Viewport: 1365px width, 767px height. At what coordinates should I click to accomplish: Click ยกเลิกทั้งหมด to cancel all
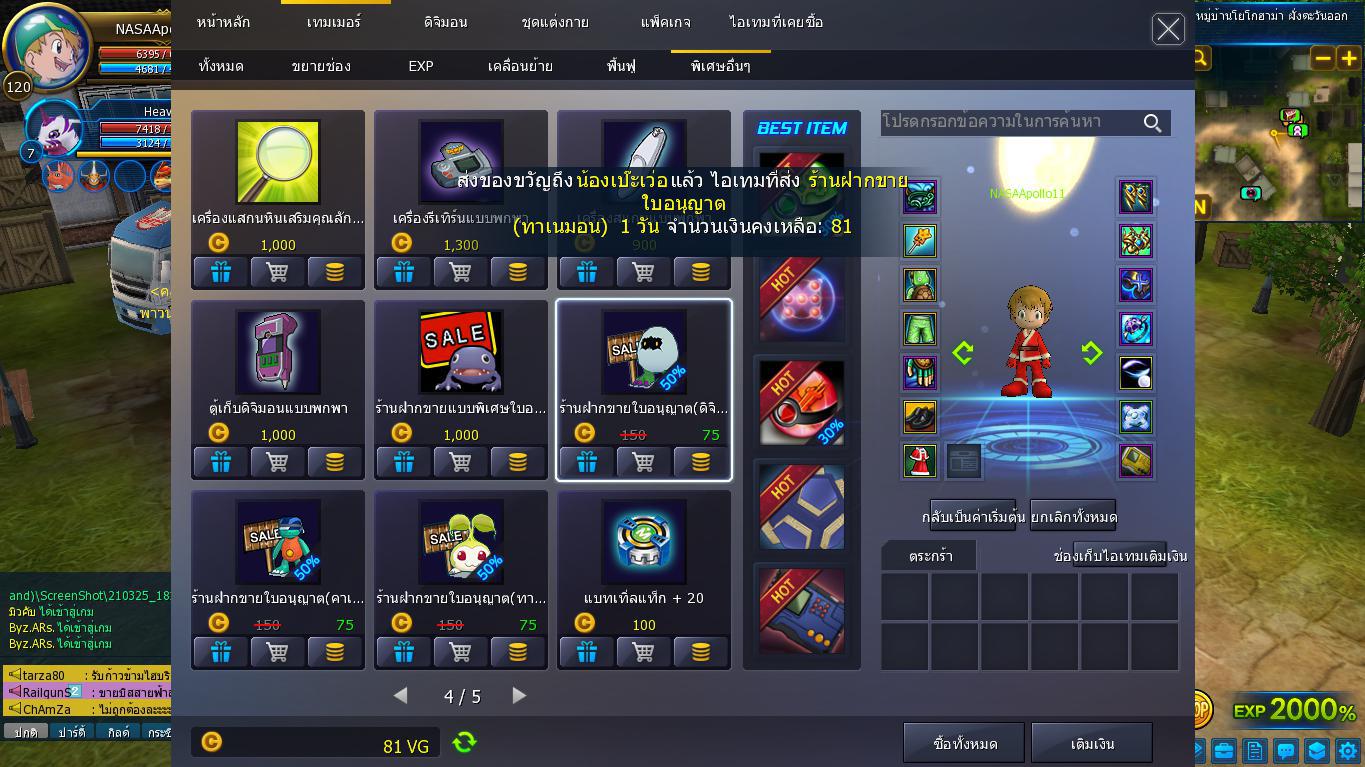[x=1073, y=517]
